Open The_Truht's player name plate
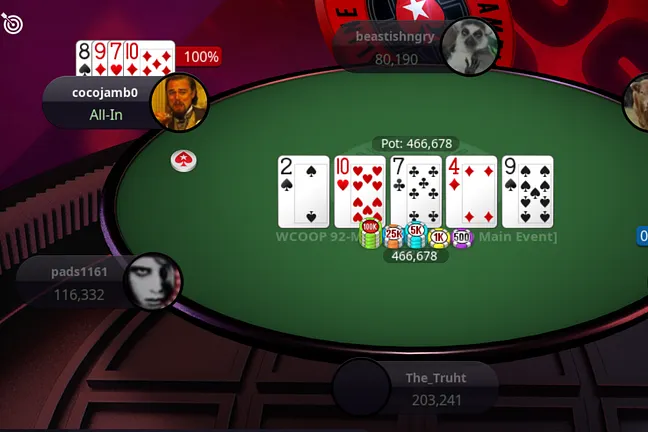 [436, 388]
